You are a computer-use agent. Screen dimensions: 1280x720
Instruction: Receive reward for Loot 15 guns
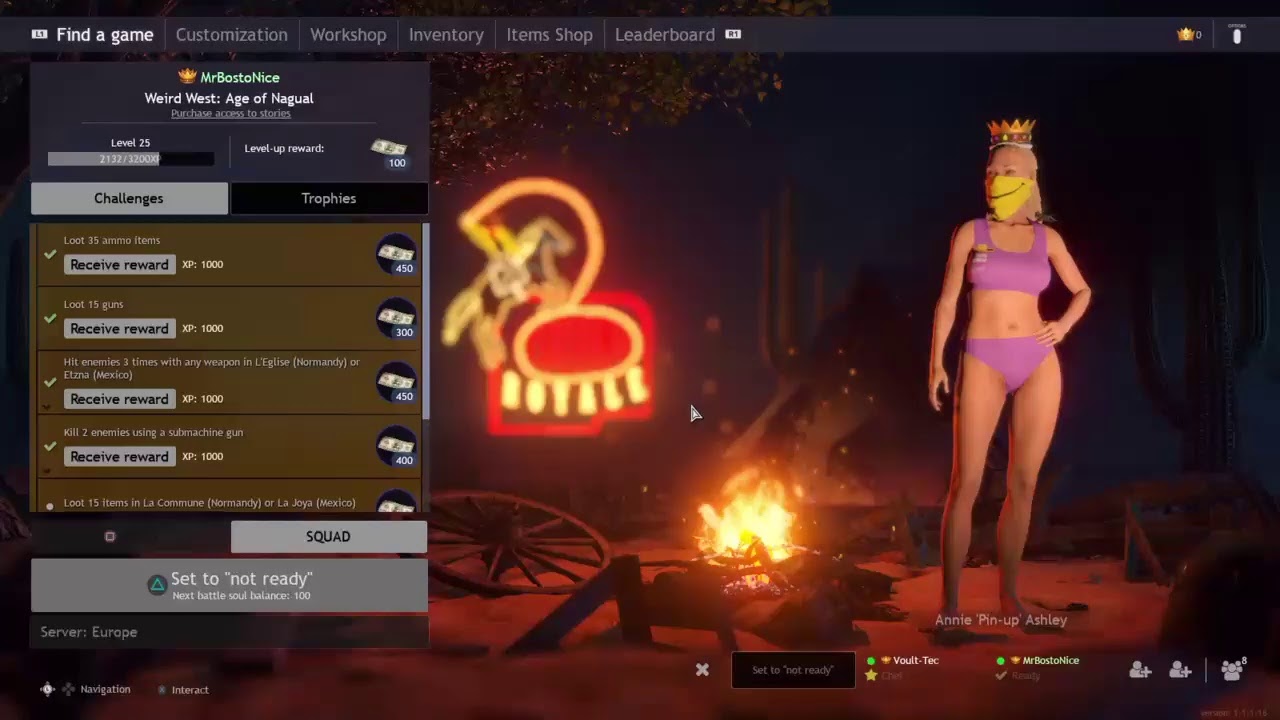point(119,329)
